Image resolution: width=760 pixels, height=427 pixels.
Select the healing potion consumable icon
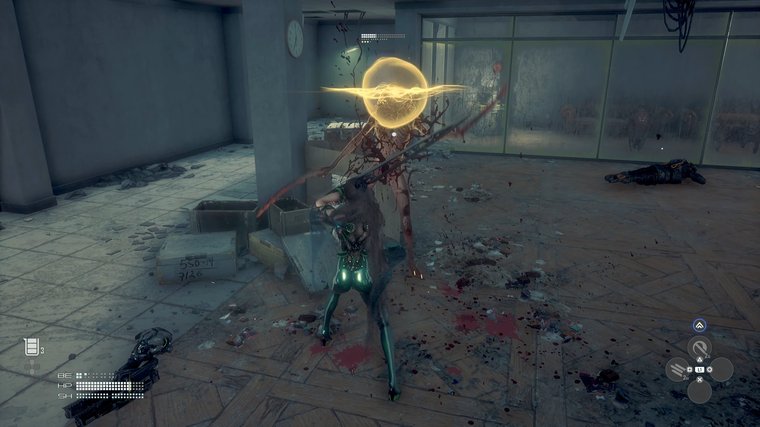pos(31,347)
